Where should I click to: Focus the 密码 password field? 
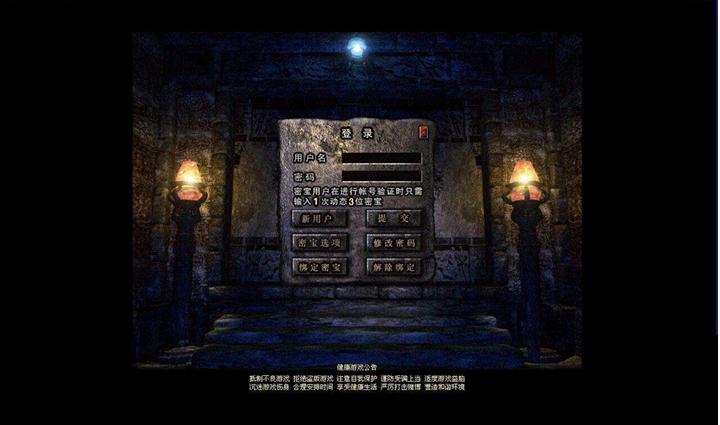[x=381, y=176]
